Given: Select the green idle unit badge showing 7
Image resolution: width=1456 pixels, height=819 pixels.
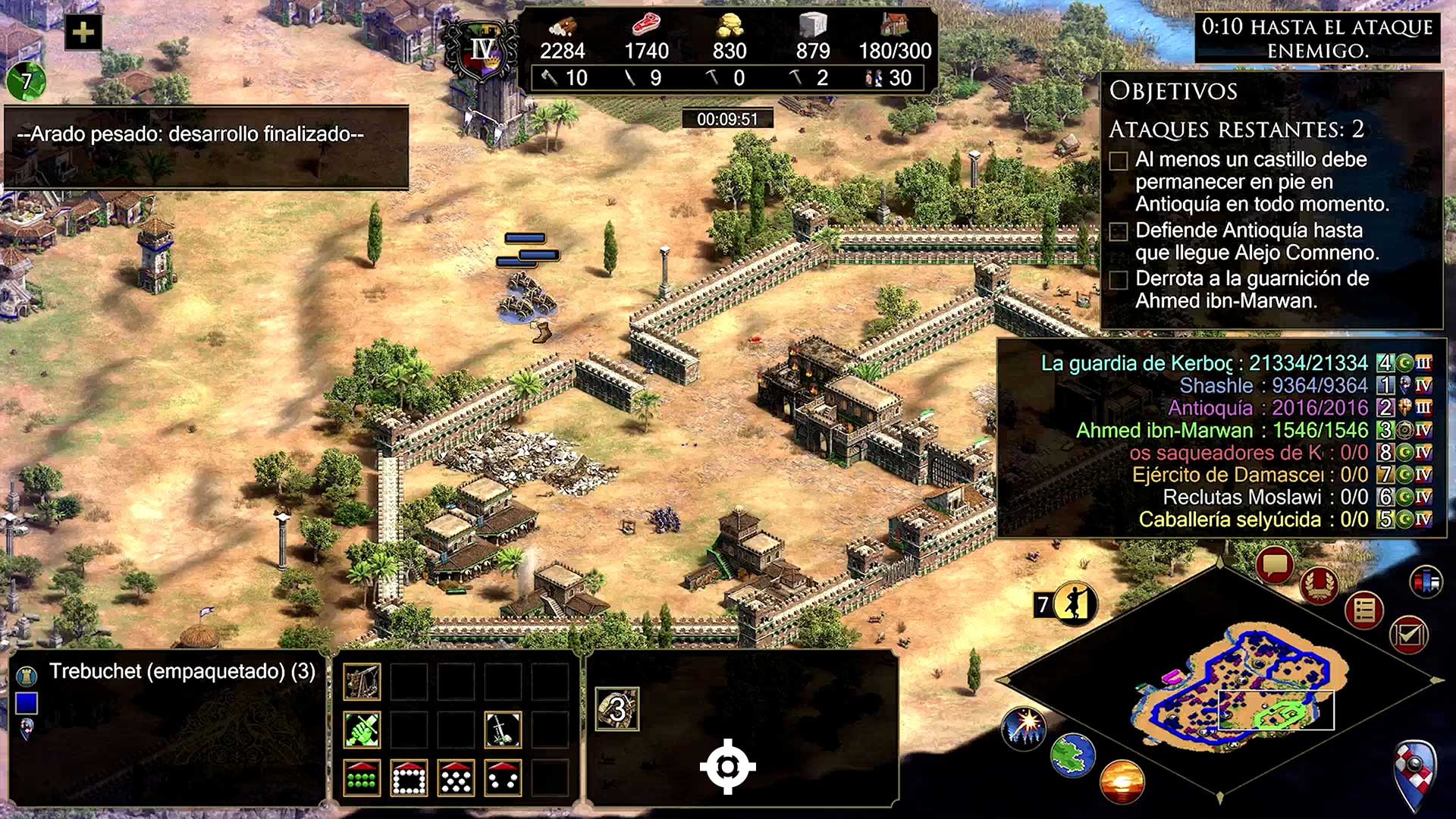Looking at the screenshot, I should [x=26, y=80].
